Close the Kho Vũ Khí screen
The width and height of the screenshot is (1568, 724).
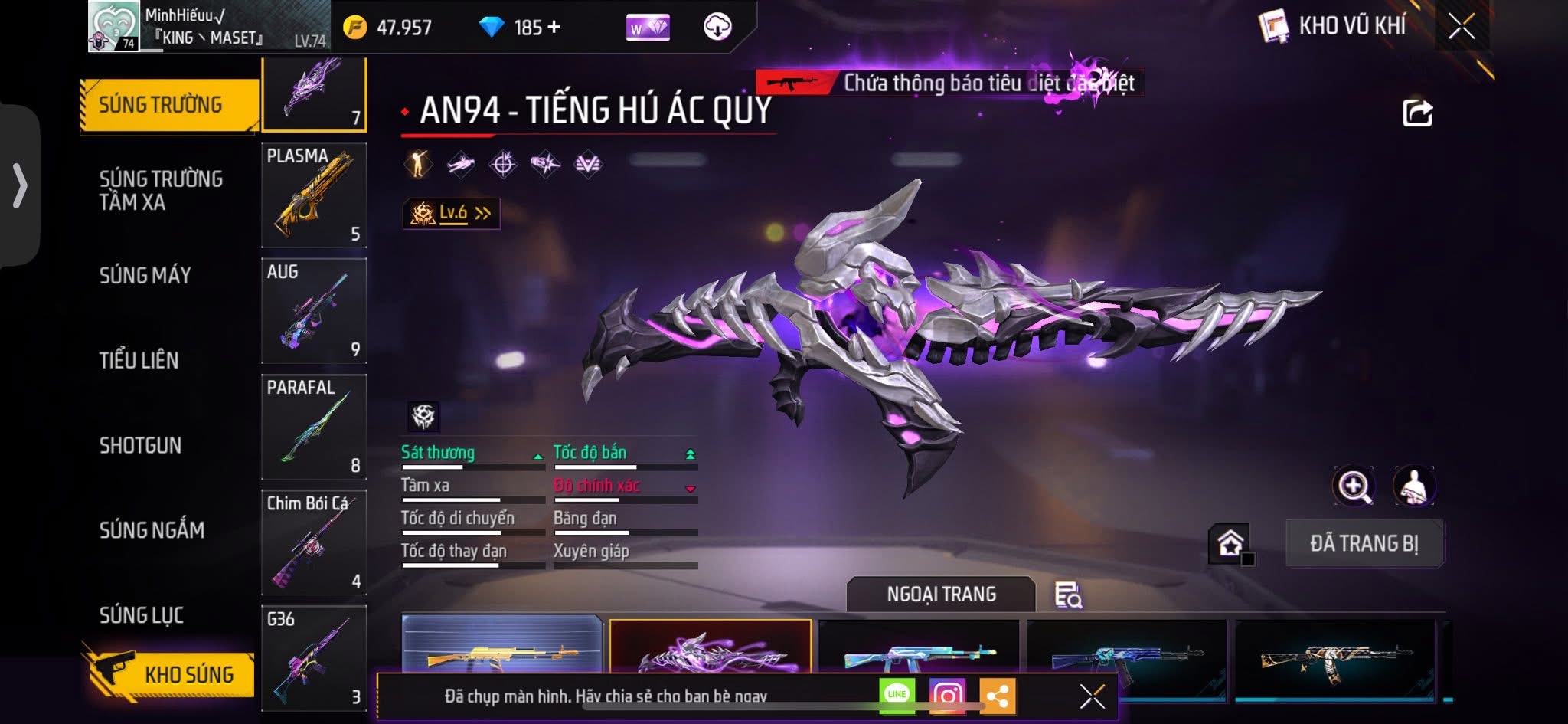point(1461,27)
